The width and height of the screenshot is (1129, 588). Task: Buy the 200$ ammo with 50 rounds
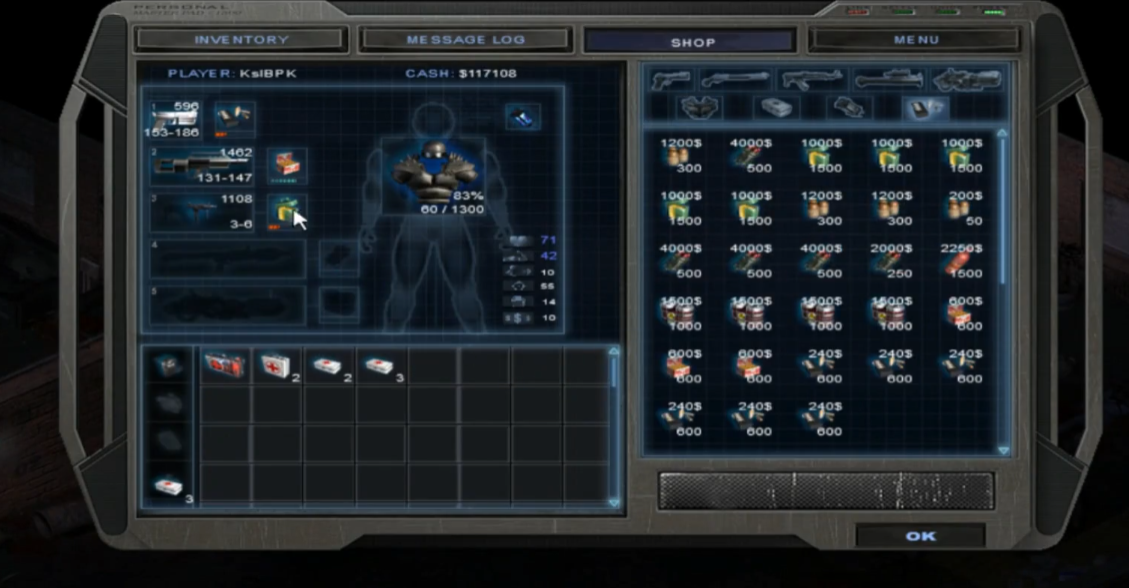click(x=962, y=207)
